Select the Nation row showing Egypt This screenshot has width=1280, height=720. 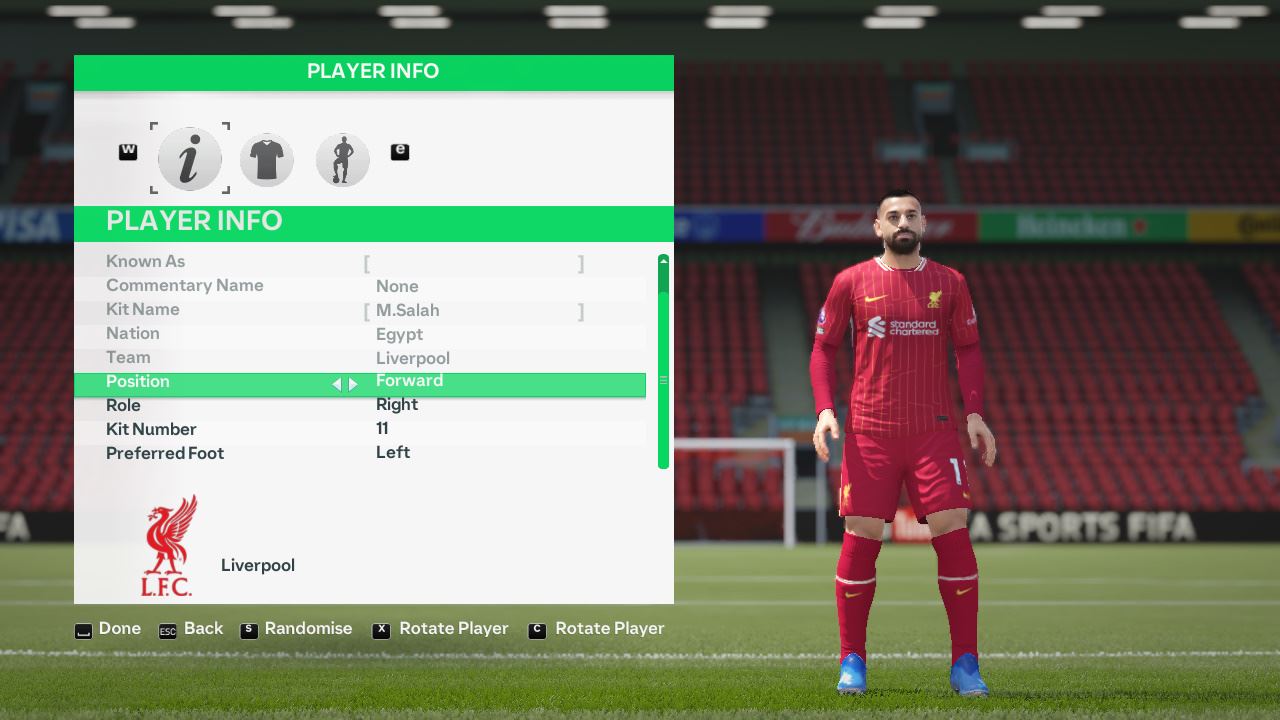(x=360, y=334)
